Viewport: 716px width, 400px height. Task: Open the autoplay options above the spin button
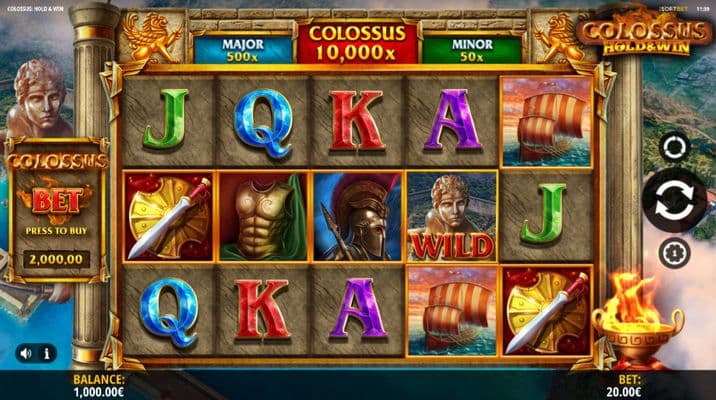click(675, 148)
